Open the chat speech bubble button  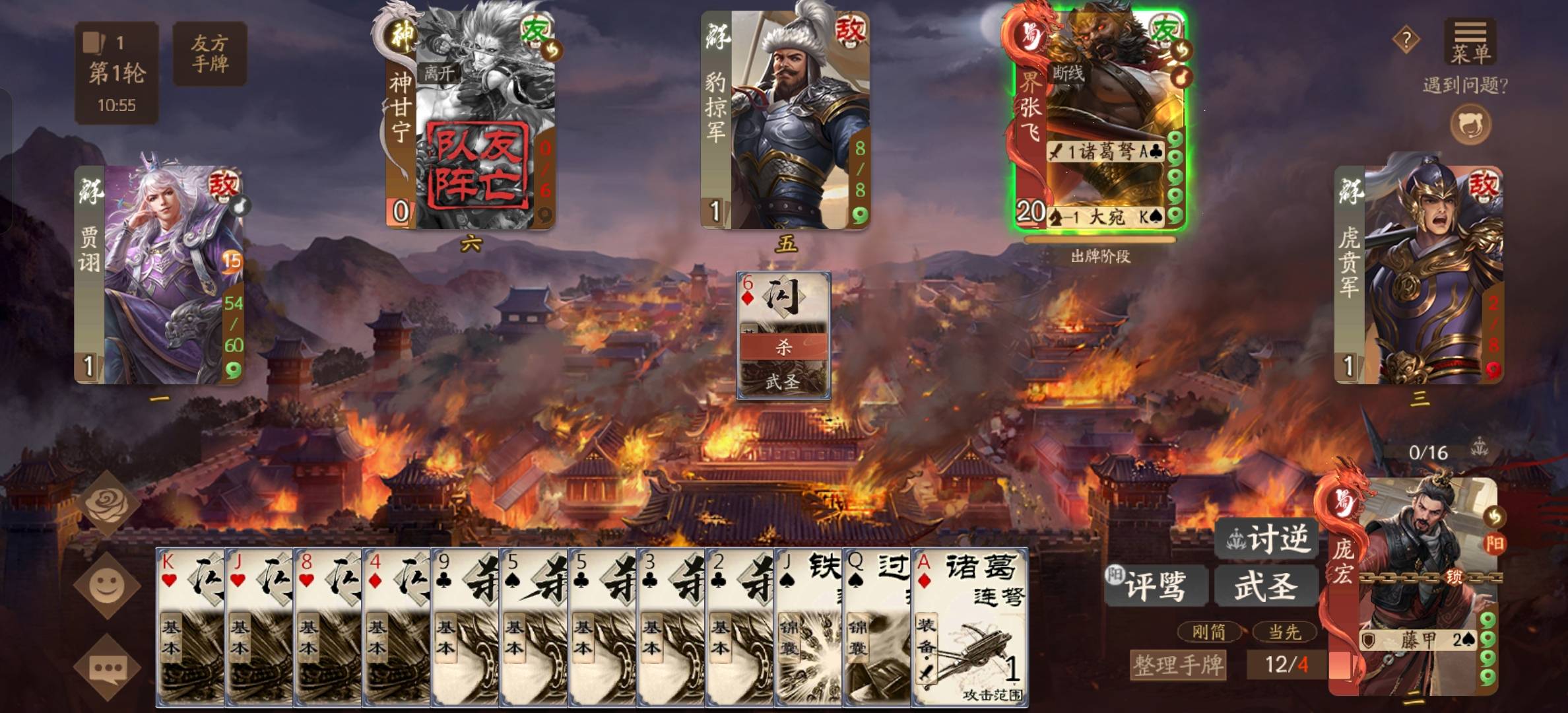coord(107,667)
